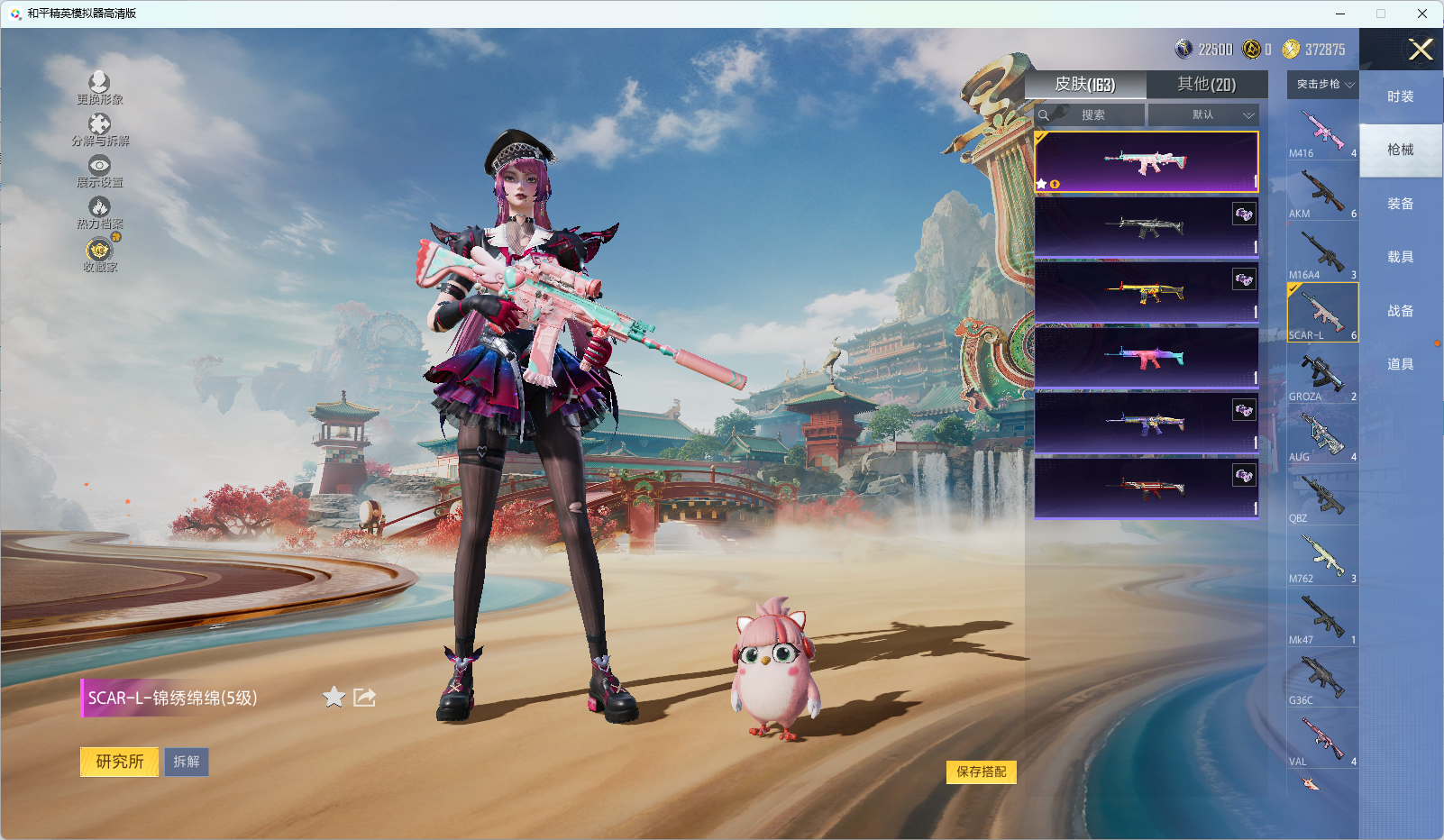
Task: Favorite the skin with the star icon
Action: click(334, 697)
